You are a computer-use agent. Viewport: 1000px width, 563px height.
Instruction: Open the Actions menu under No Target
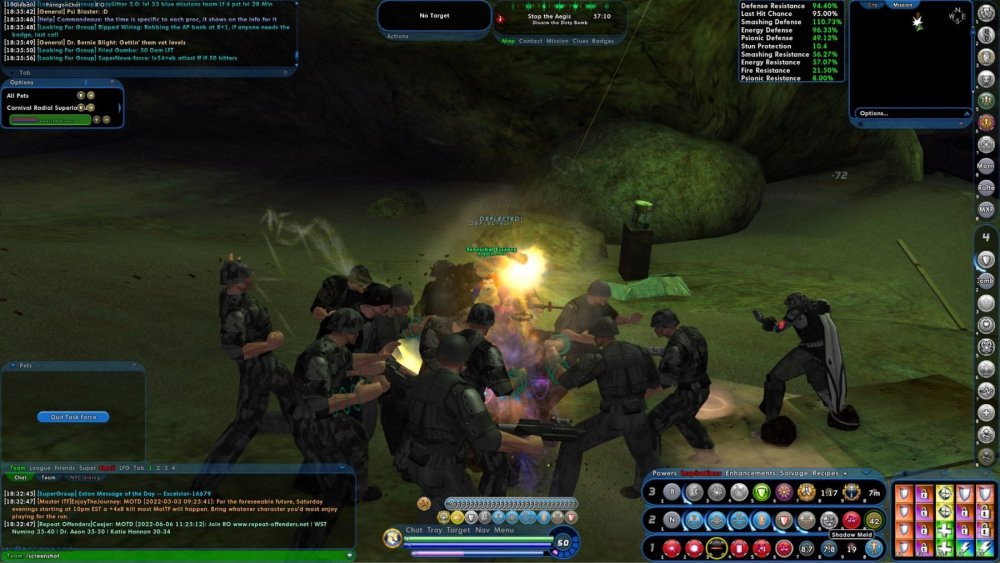click(397, 36)
